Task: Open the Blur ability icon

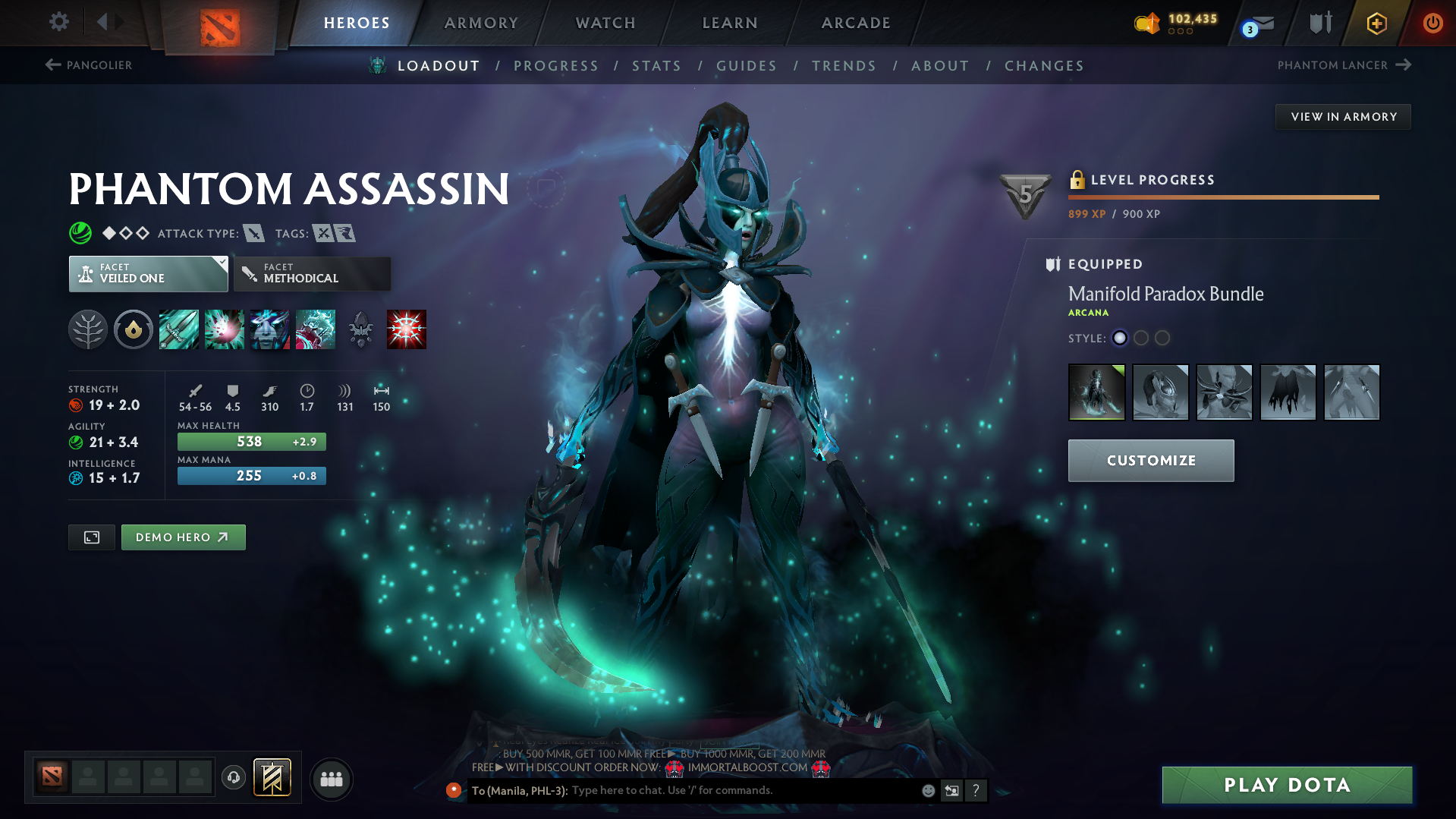Action: point(269,329)
